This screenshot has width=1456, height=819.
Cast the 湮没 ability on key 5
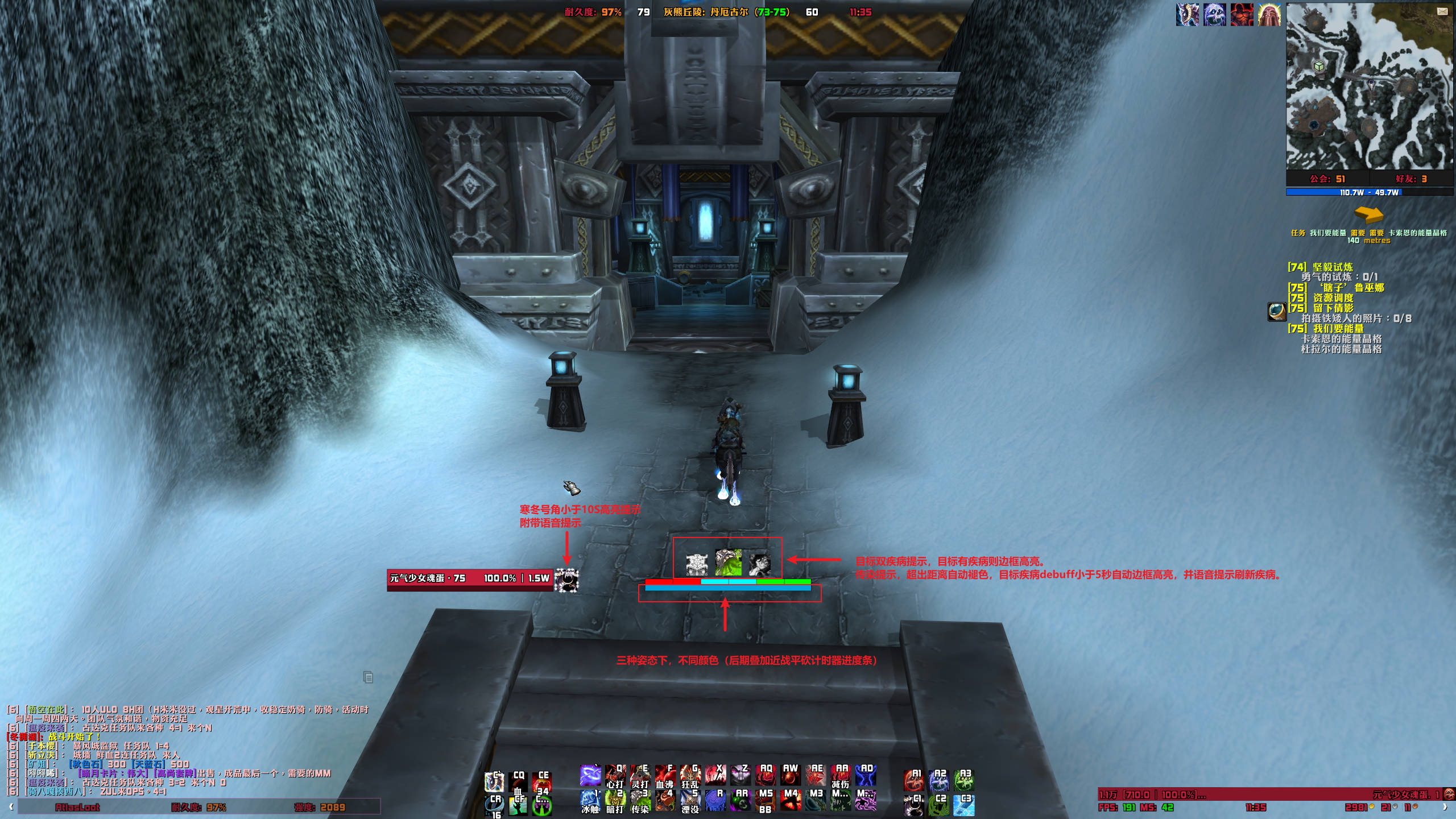click(690, 801)
